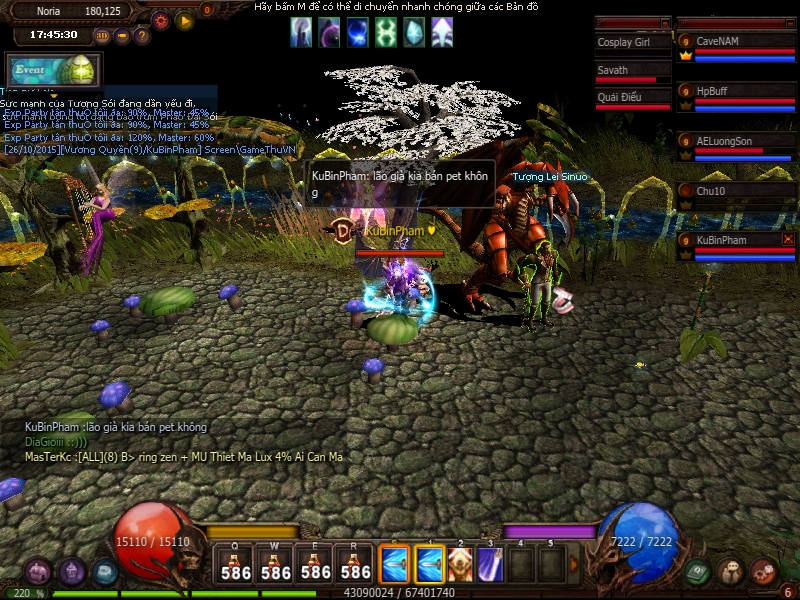This screenshot has width=800, height=600.
Task: Open the Event egg banner
Action: tap(54, 70)
